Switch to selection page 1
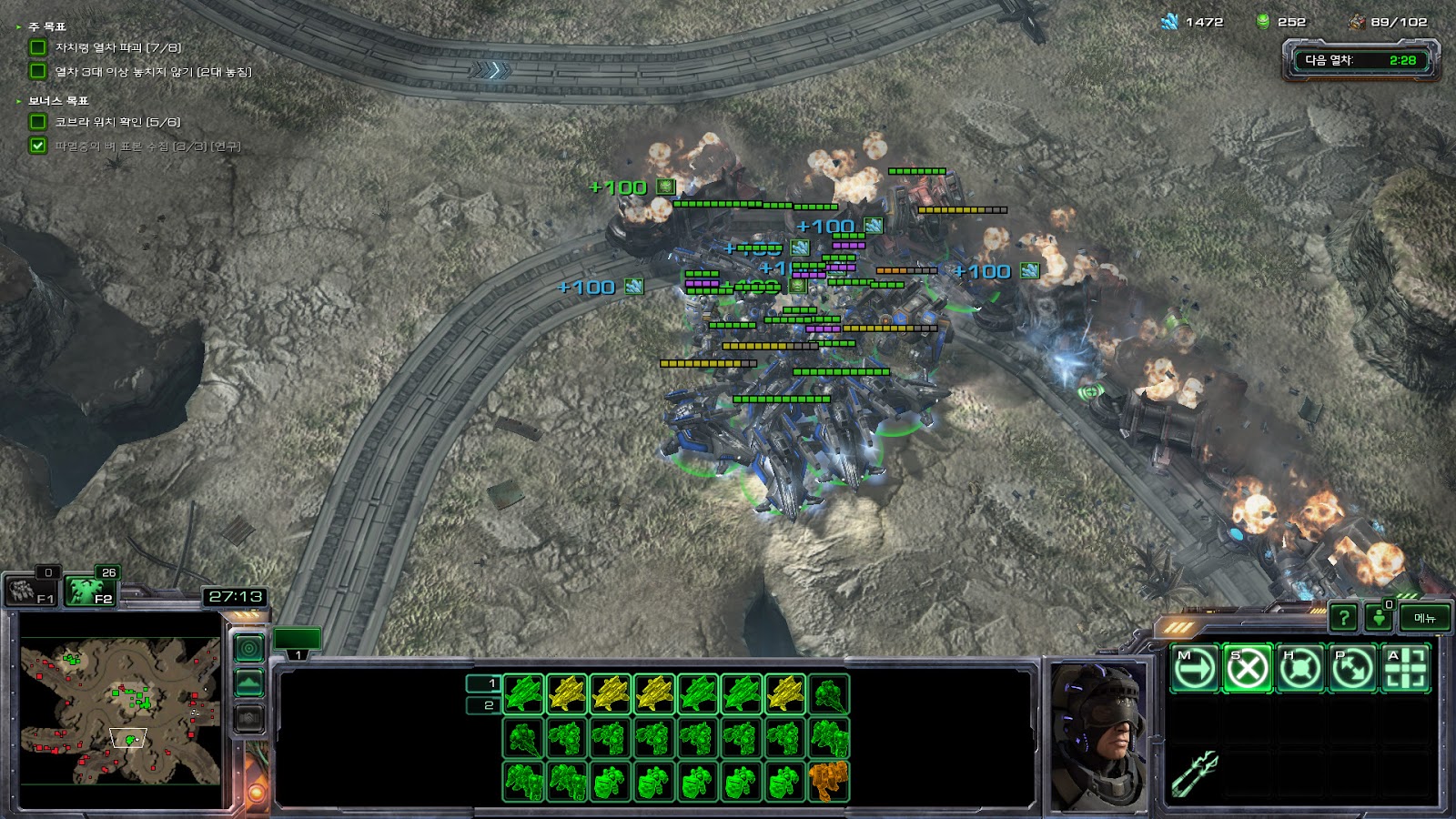This screenshot has height=819, width=1456. pos(483,682)
